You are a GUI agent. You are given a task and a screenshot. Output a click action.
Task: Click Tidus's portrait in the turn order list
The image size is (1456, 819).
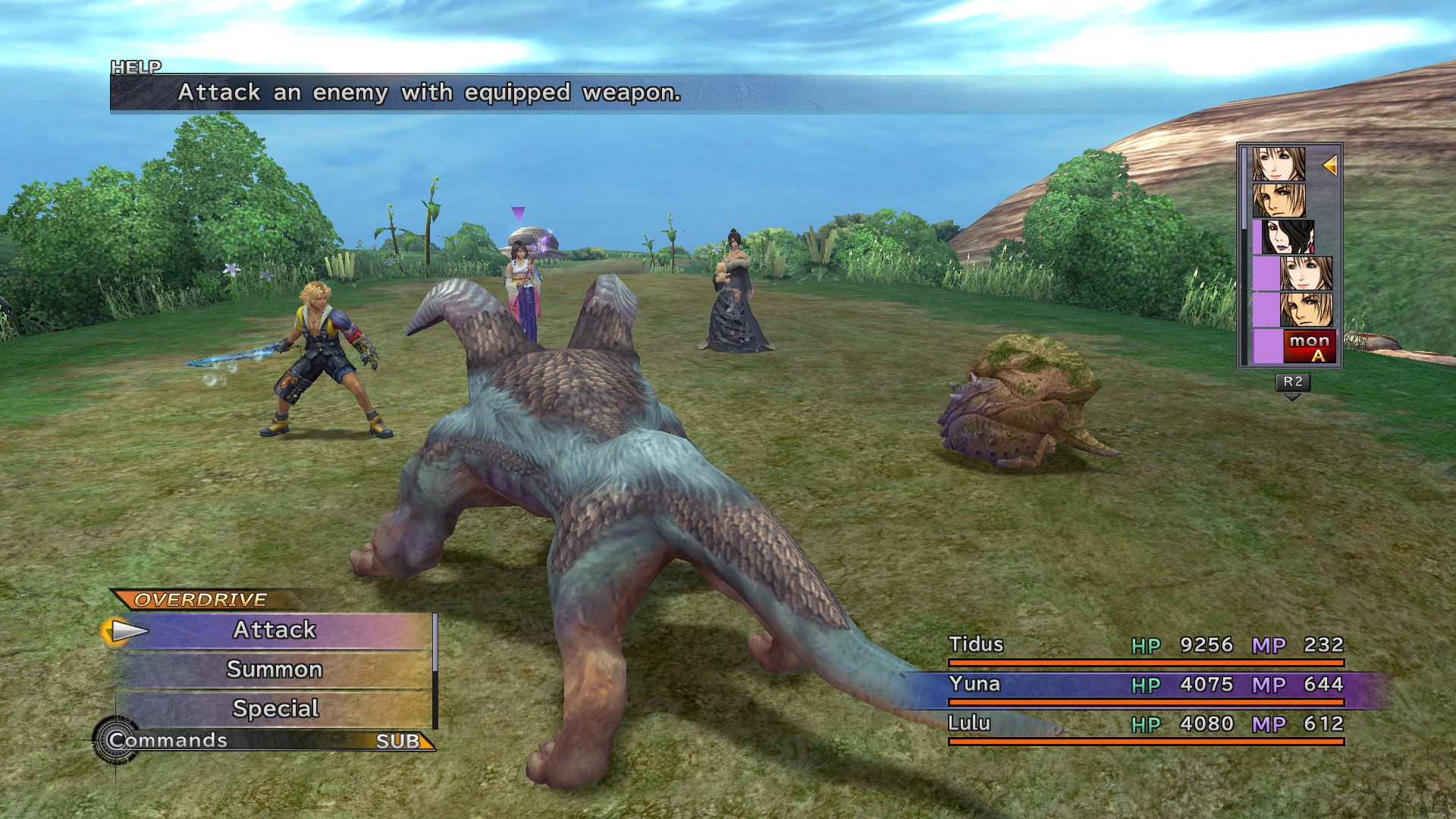[x=1279, y=199]
